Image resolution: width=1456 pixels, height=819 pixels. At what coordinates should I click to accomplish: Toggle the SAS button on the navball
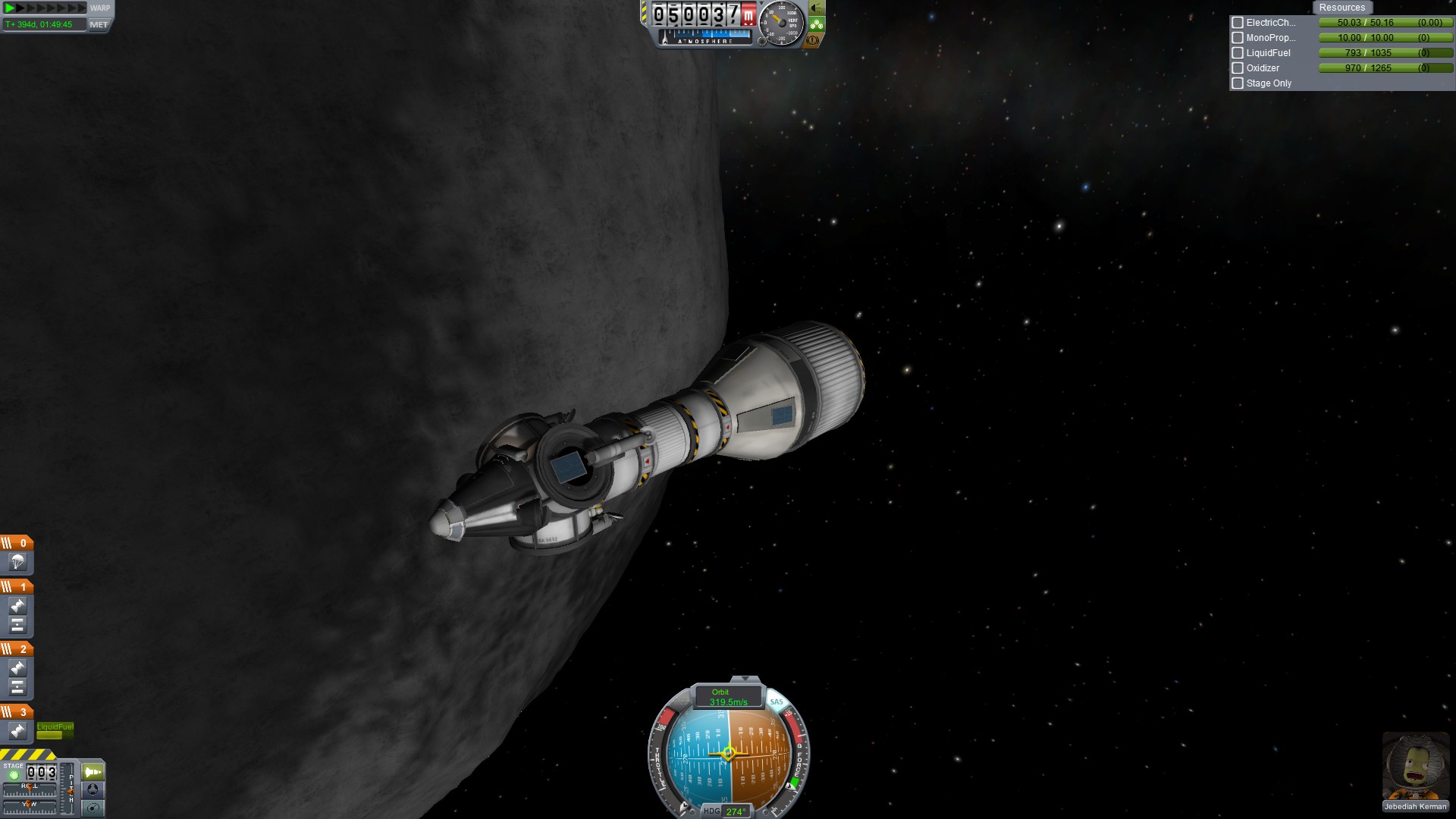[x=777, y=701]
